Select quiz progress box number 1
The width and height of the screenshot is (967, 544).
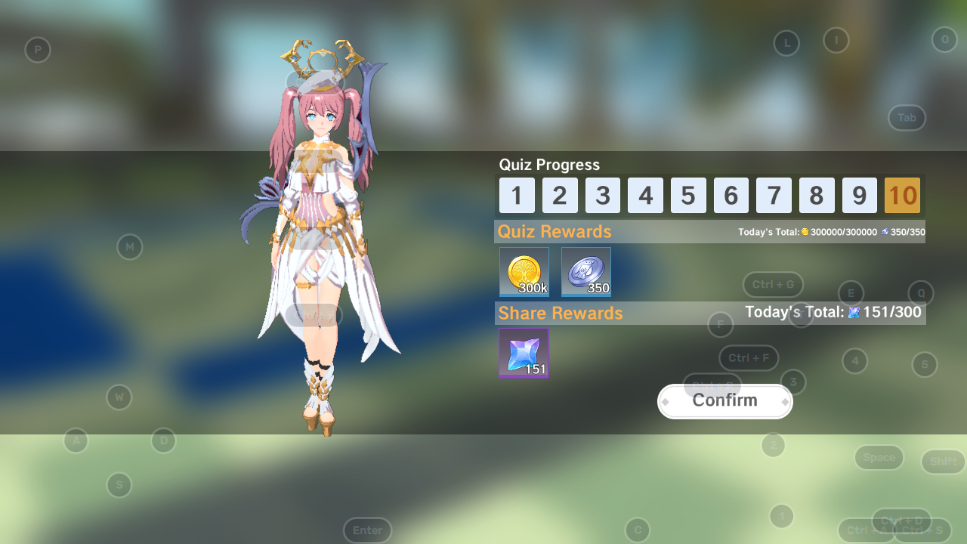click(x=517, y=195)
